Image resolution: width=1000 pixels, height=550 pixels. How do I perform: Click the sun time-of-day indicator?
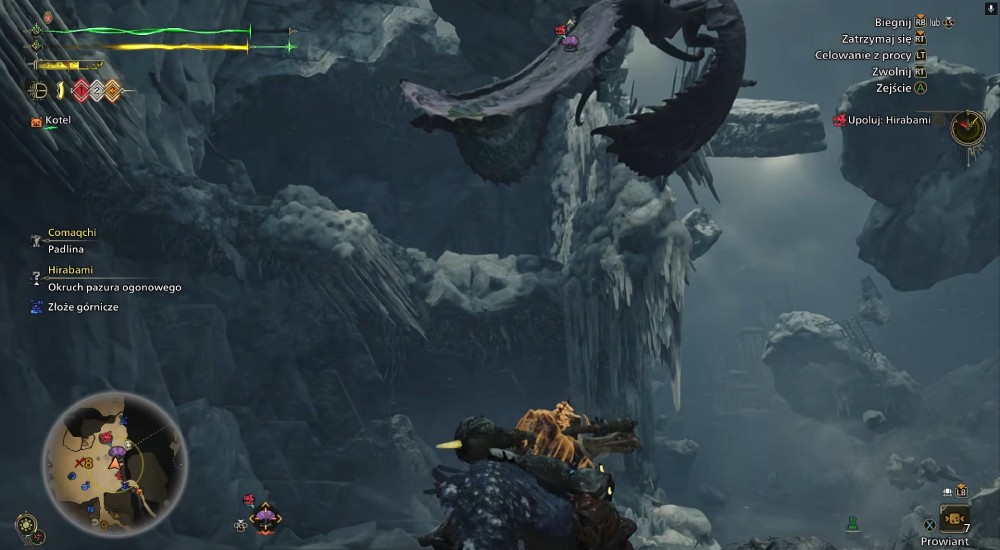click(x=27, y=523)
